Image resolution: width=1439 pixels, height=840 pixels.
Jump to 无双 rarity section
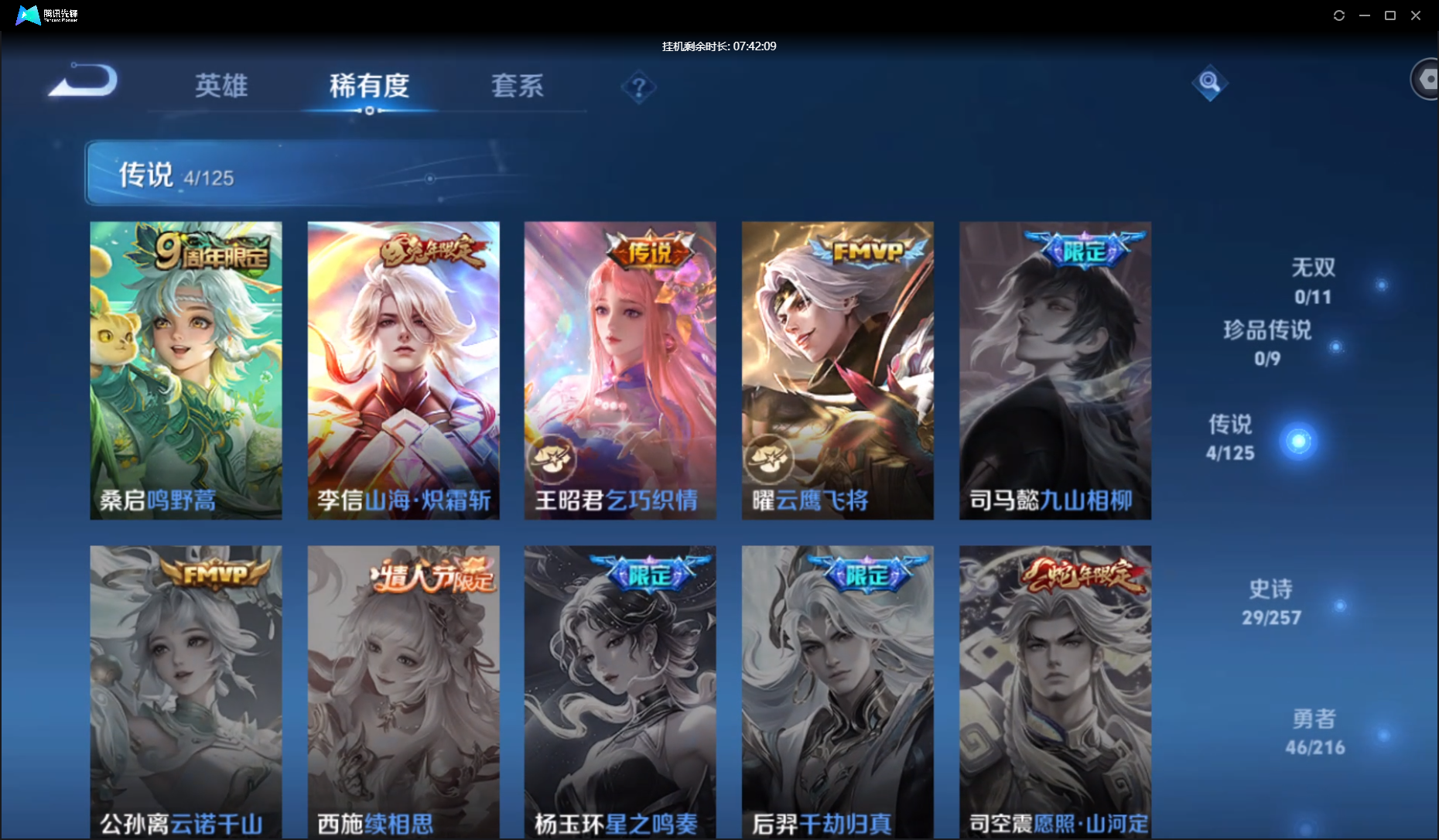[x=1314, y=281]
